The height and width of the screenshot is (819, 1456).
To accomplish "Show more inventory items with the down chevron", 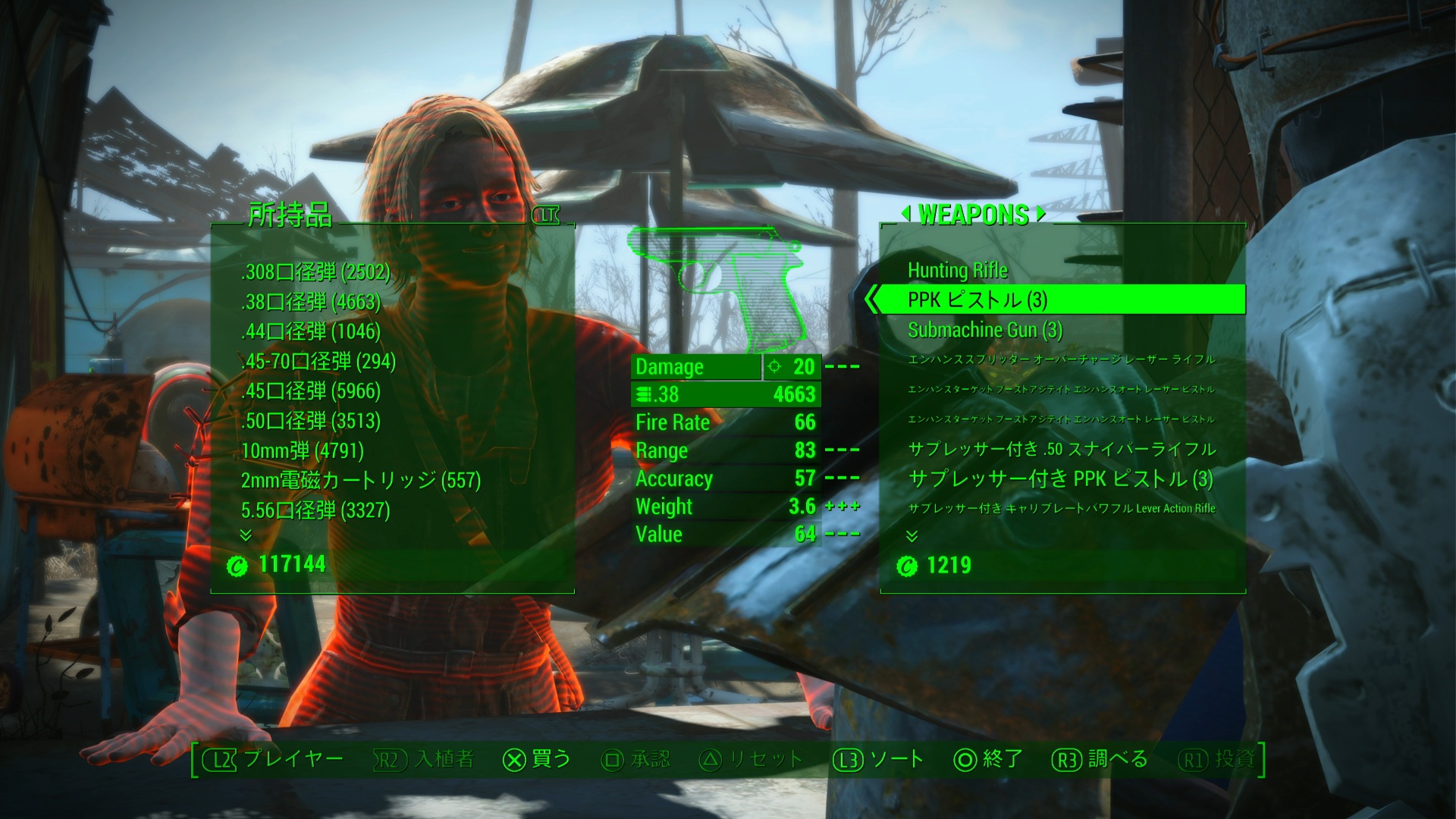I will click(x=246, y=535).
